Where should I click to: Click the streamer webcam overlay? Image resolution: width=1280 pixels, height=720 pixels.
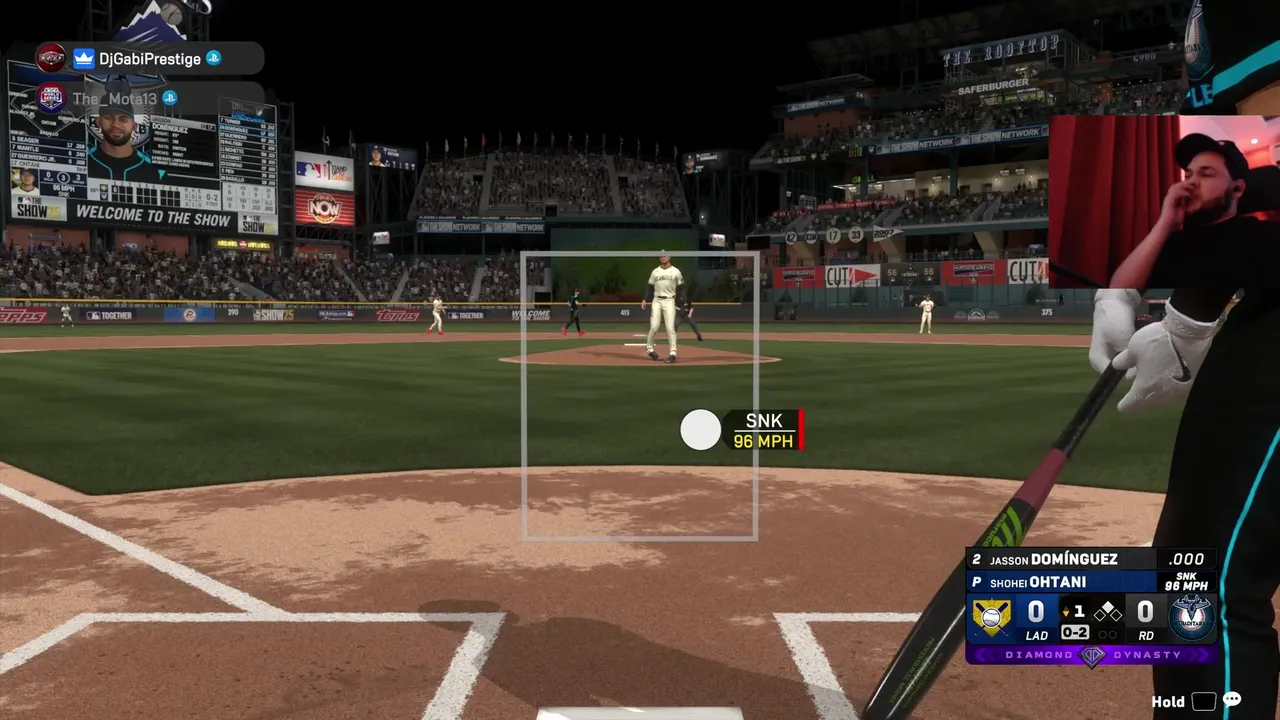point(1163,201)
